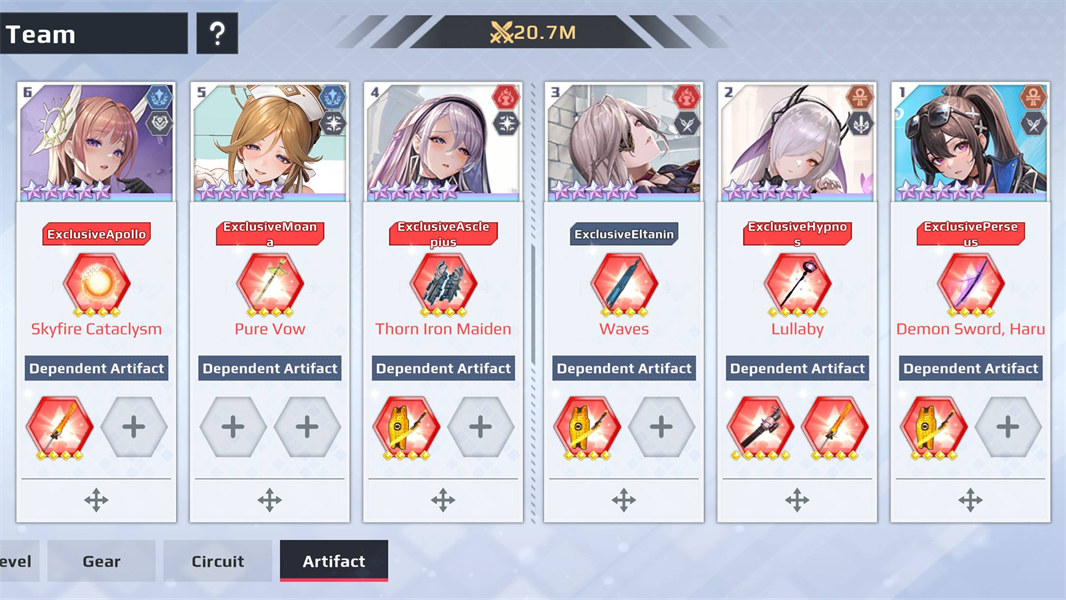Add a dependent artifact under Waves

click(661, 427)
